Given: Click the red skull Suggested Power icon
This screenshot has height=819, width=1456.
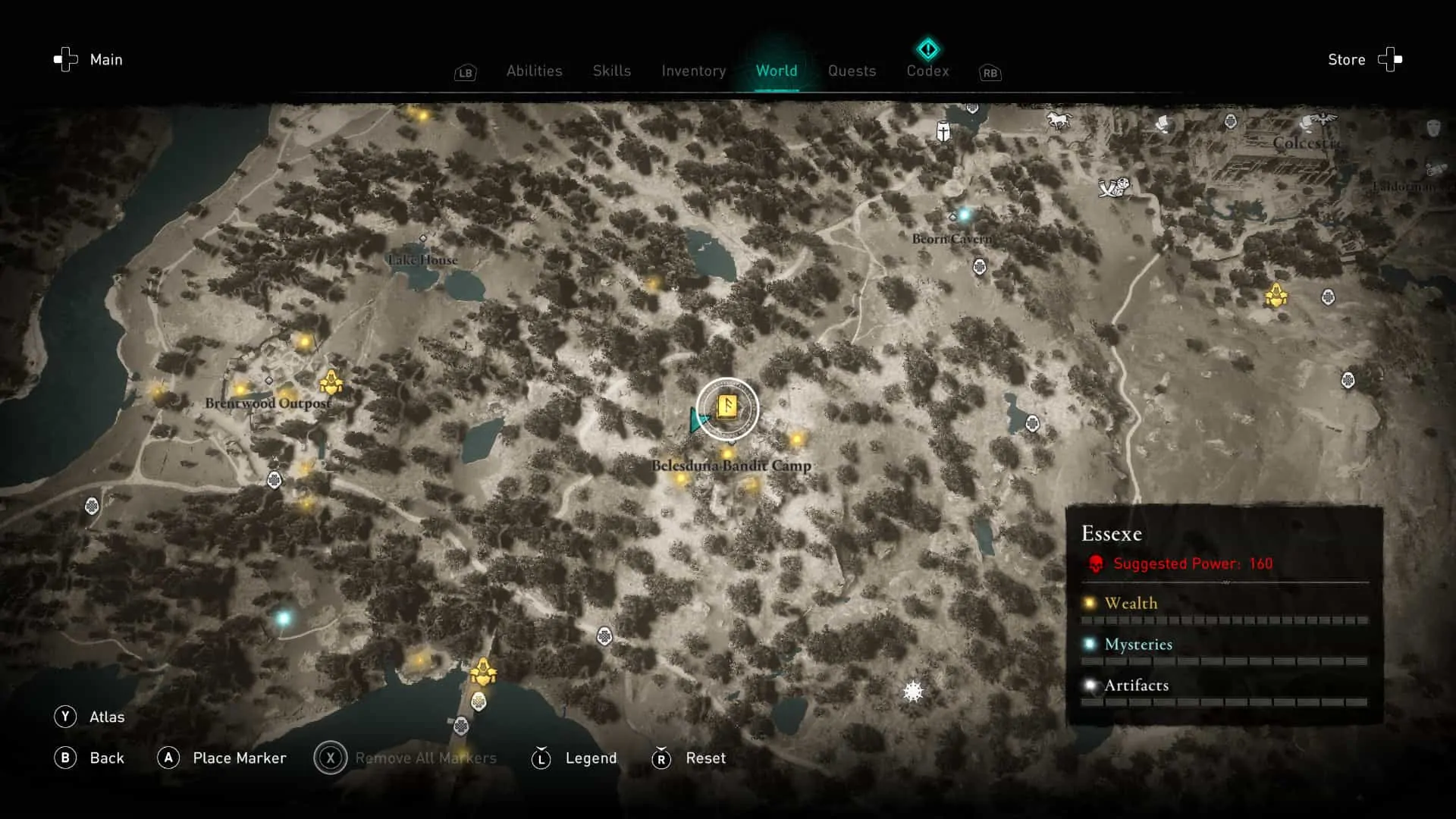Looking at the screenshot, I should coord(1094,563).
